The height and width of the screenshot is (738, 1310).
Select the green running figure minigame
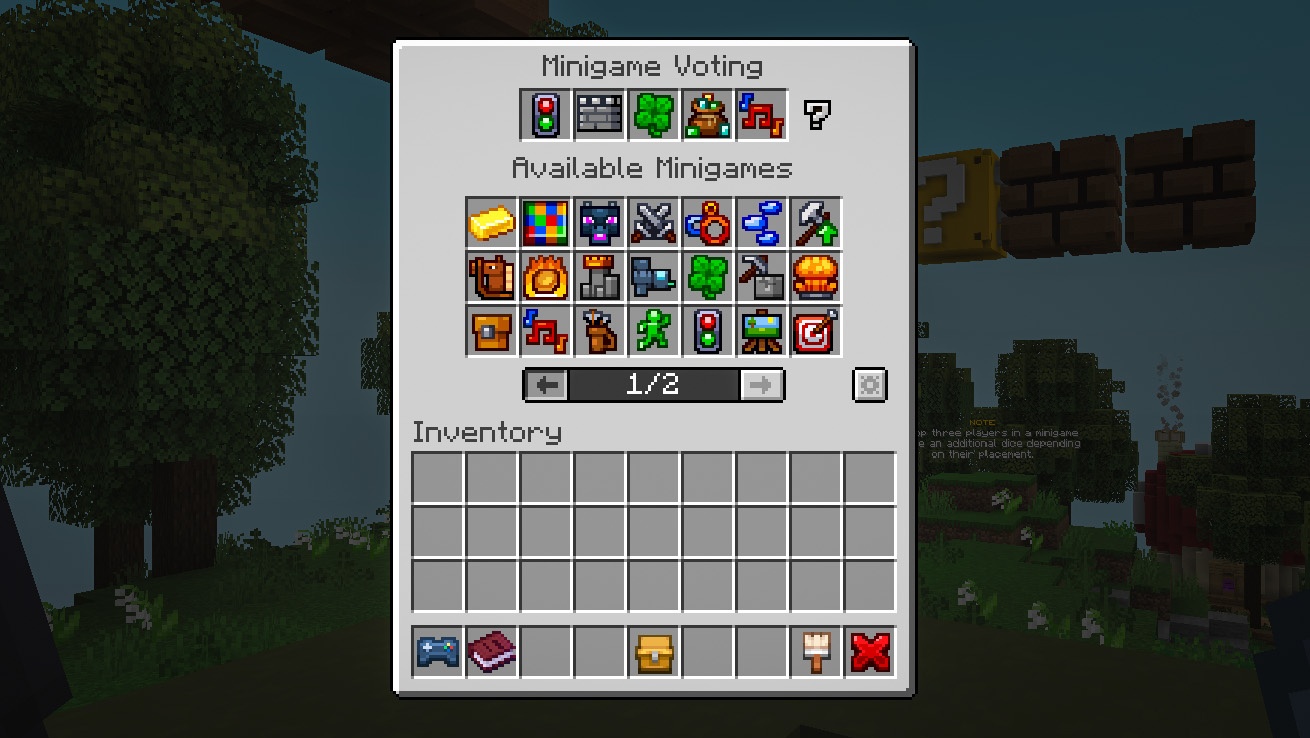coord(654,331)
